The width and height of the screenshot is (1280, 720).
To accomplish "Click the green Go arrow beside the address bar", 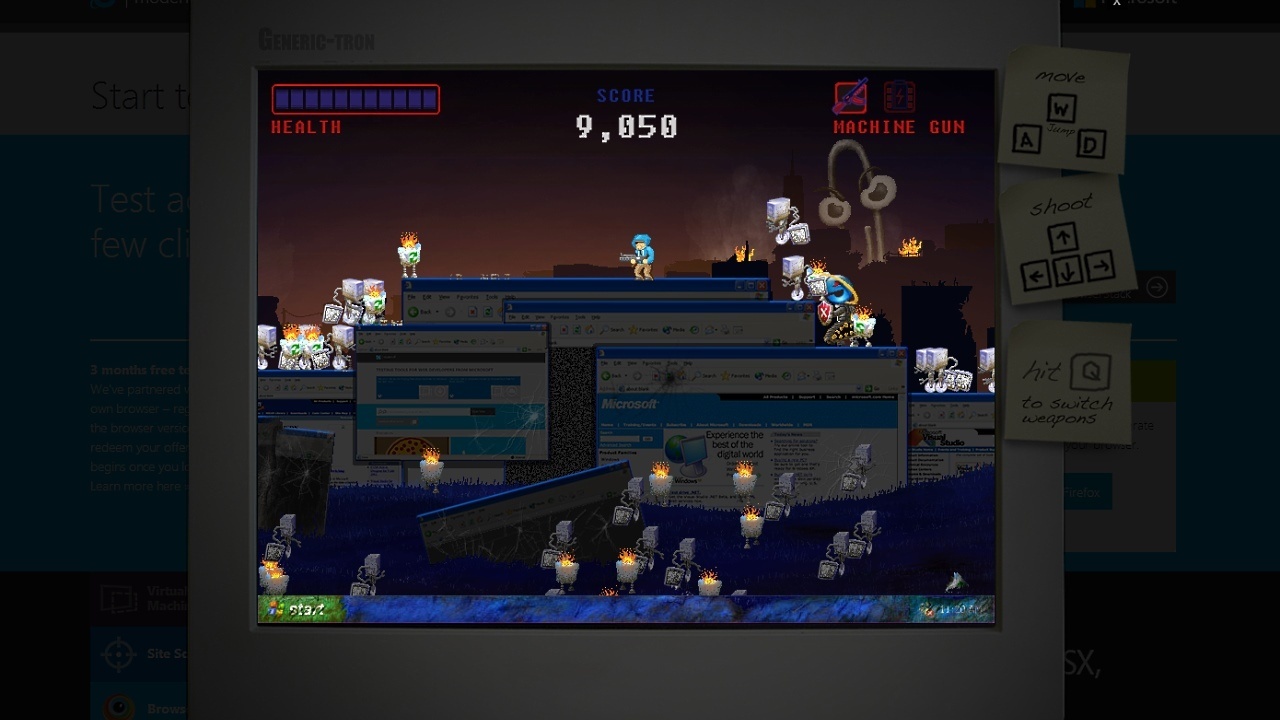I will click(868, 388).
